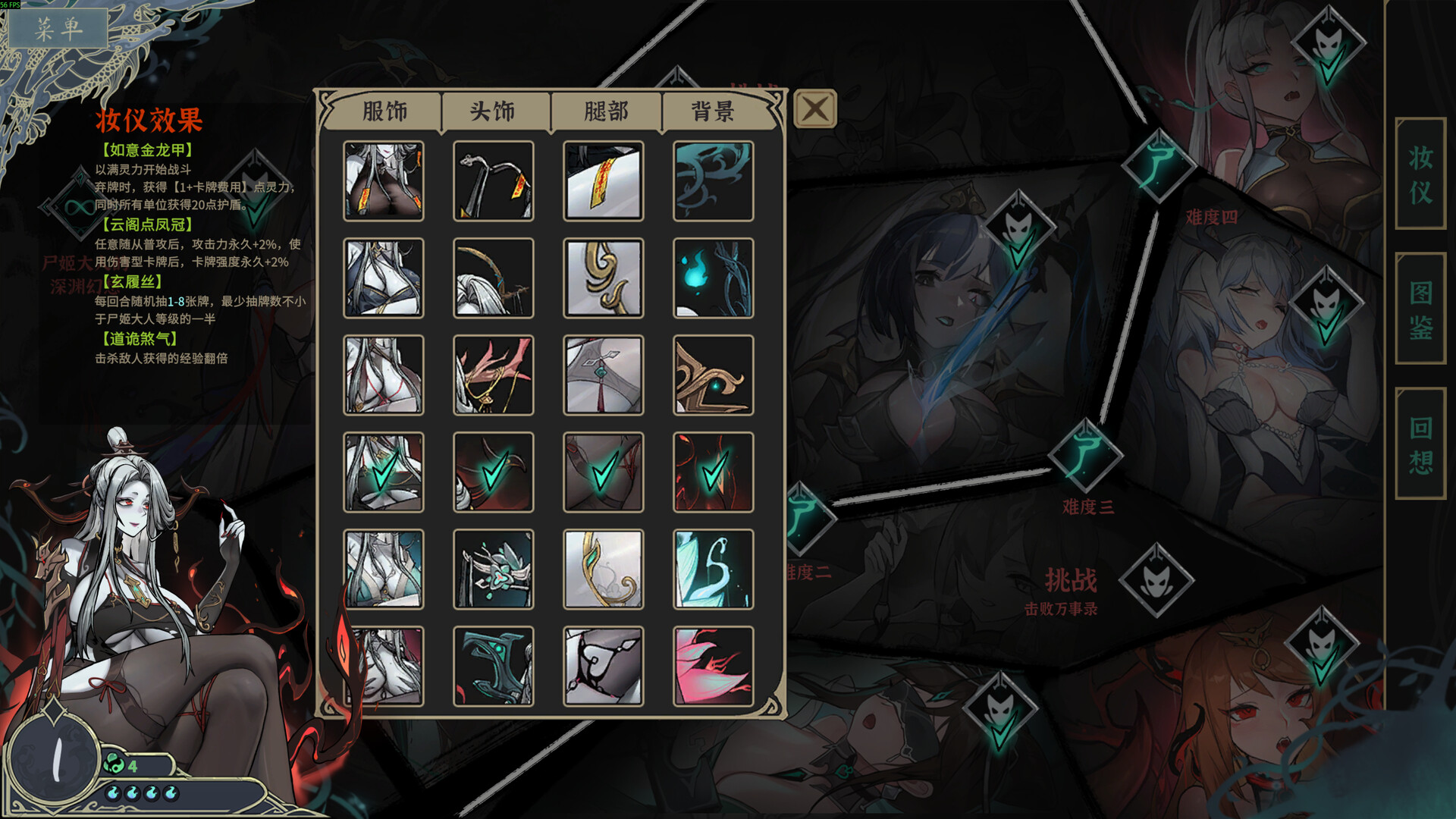Switch to the 头饰 tab
1456x819 pixels.
[x=493, y=111]
